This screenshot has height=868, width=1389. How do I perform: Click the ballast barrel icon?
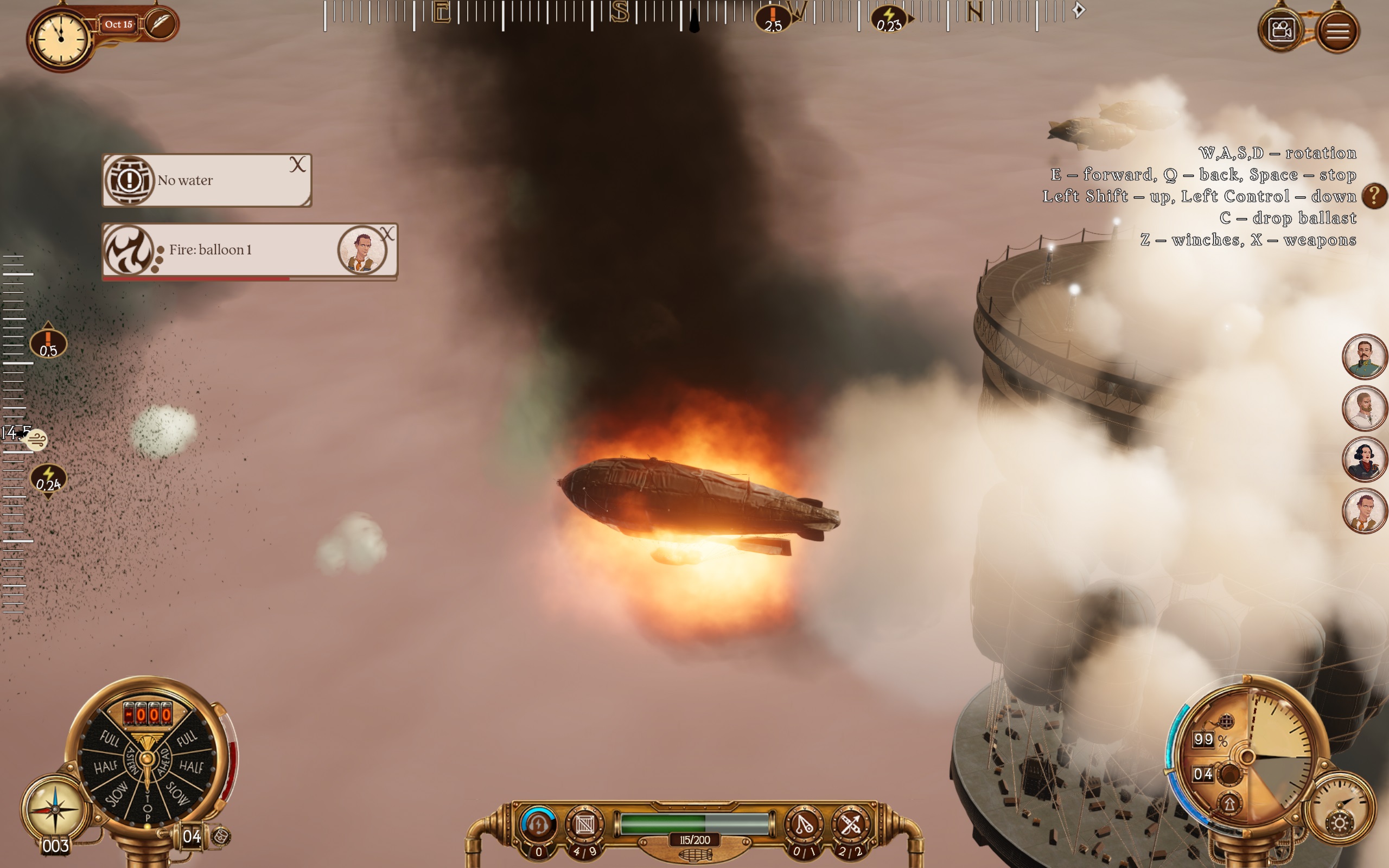click(x=221, y=837)
